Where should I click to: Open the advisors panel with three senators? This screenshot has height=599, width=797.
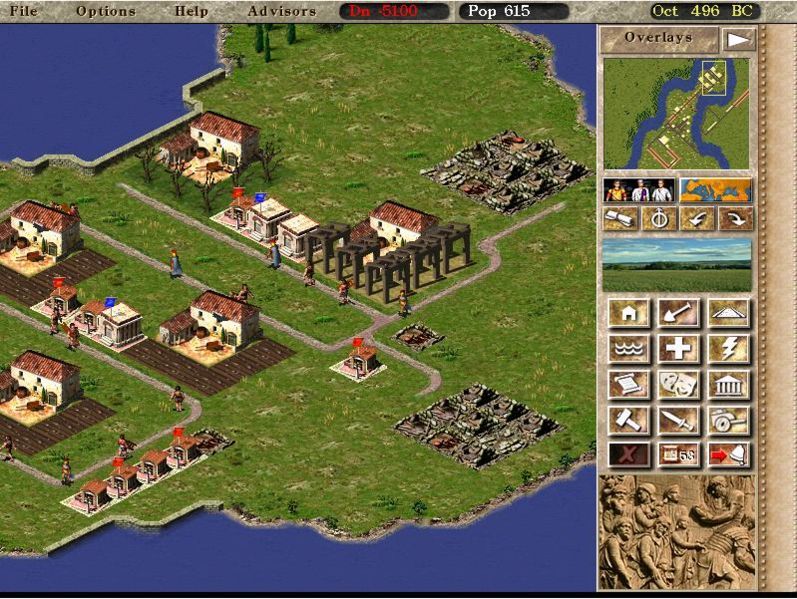[x=639, y=190]
